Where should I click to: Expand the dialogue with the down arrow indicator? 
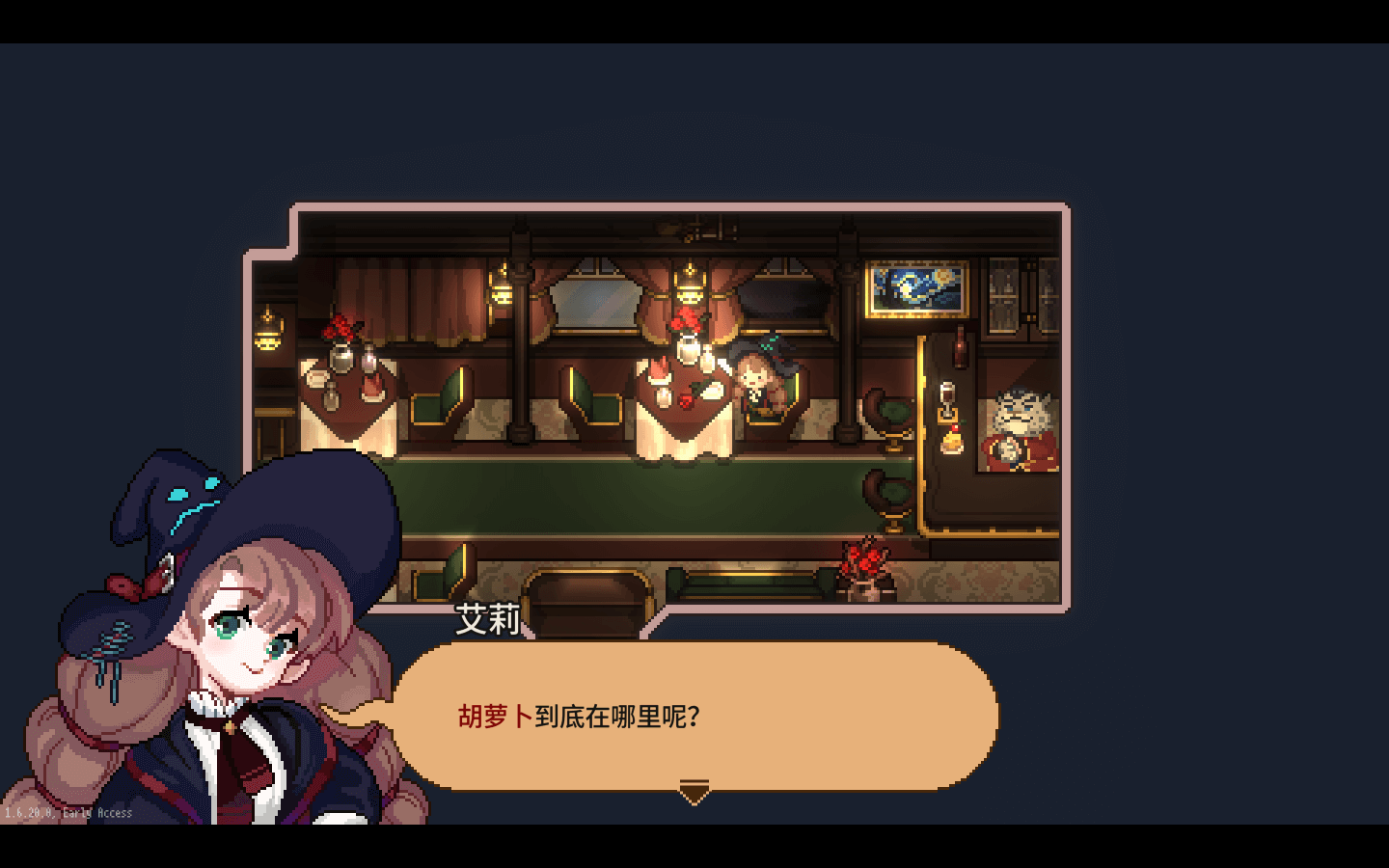coord(694,793)
